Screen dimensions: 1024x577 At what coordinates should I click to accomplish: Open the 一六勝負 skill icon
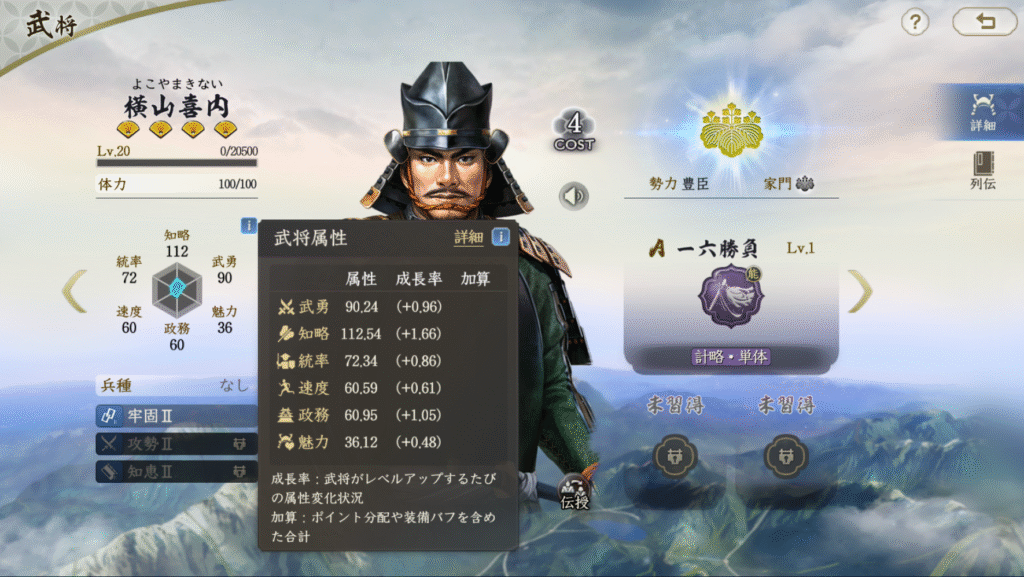click(x=731, y=297)
